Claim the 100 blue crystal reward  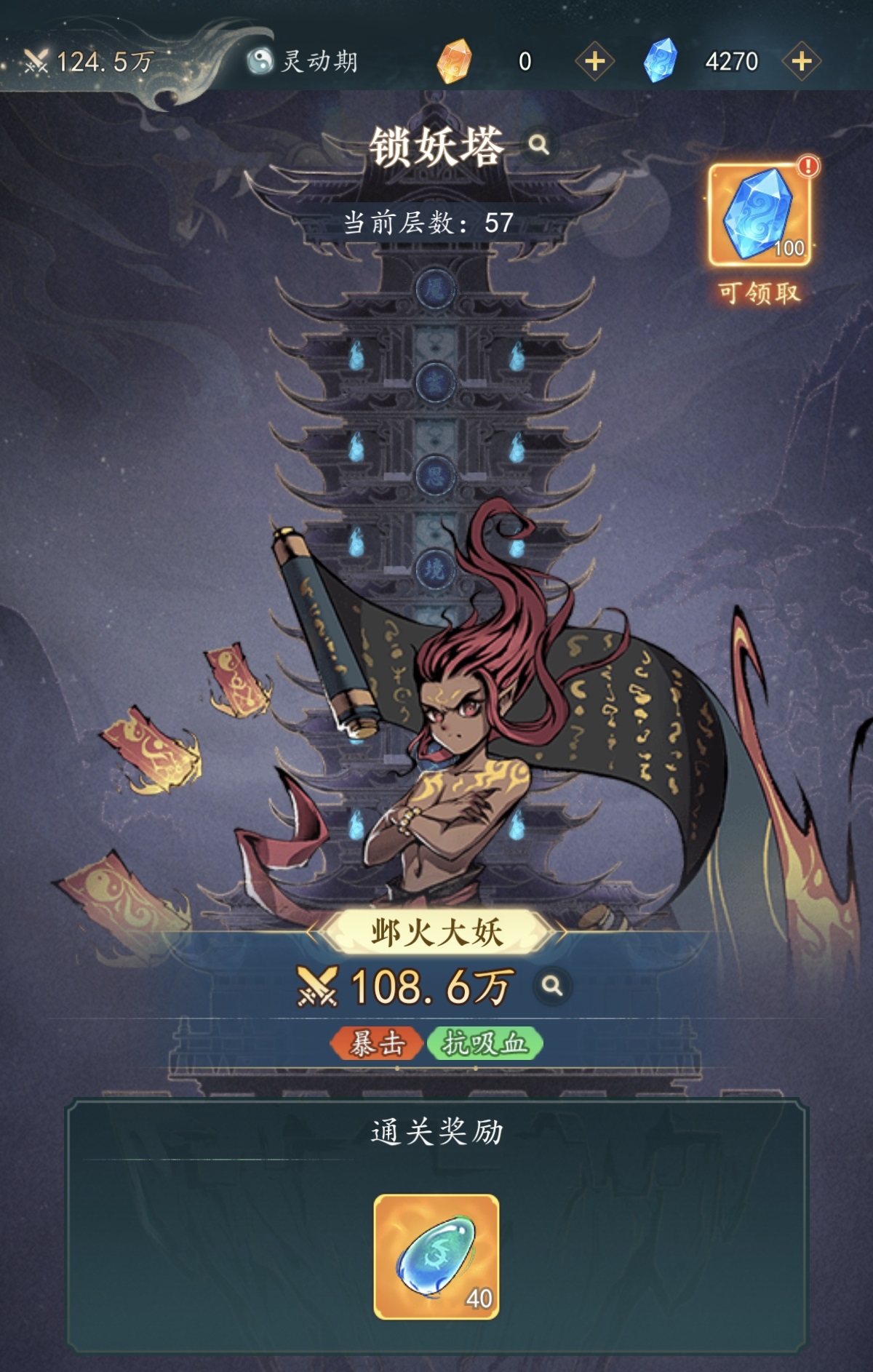[x=760, y=215]
